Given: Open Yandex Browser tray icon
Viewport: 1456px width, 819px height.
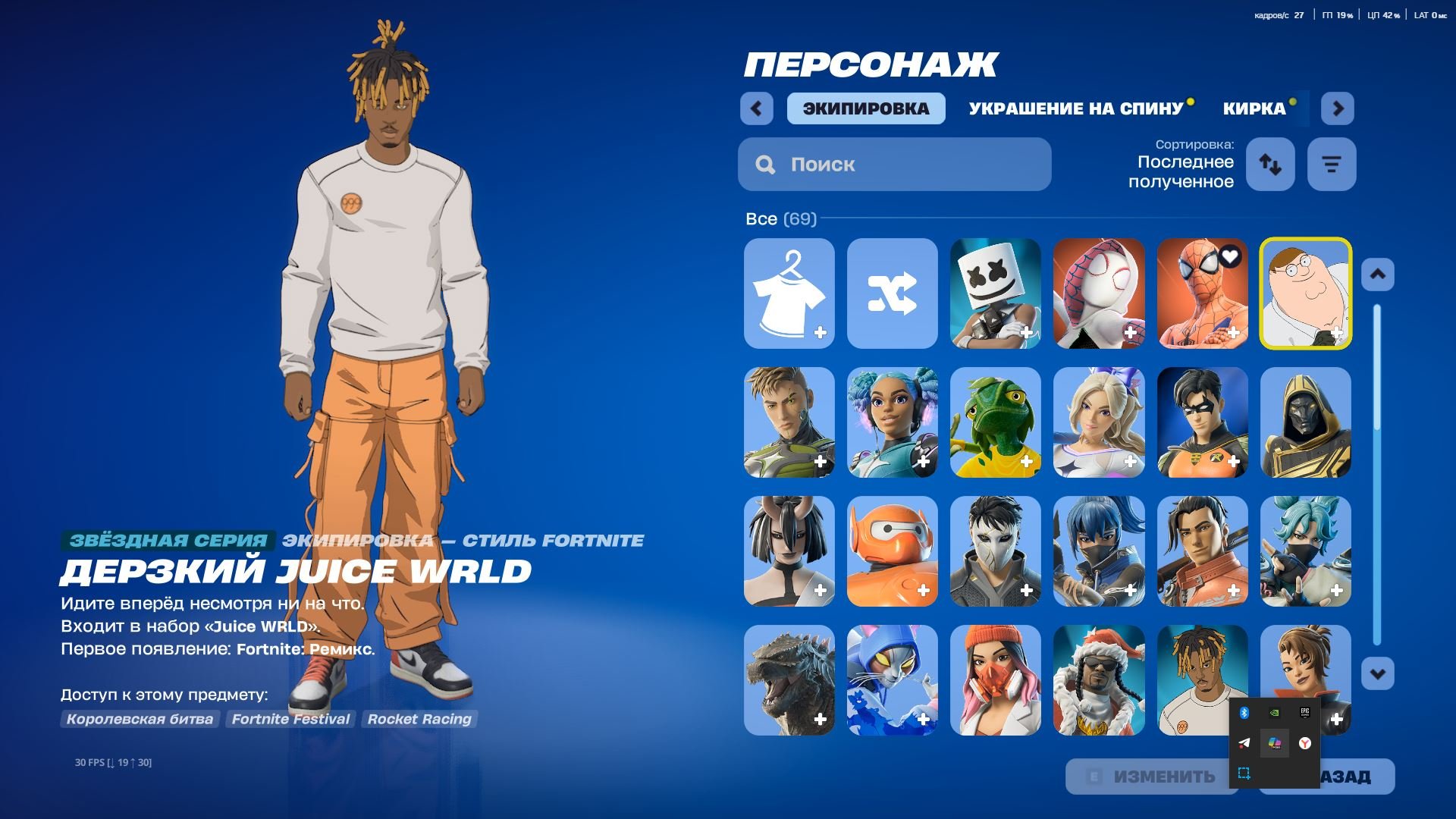Looking at the screenshot, I should click(1304, 743).
